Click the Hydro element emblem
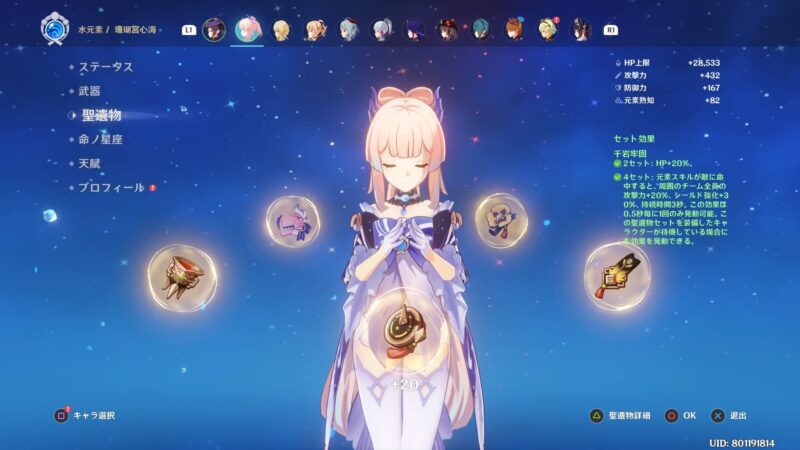Image resolution: width=800 pixels, height=450 pixels. (x=53, y=29)
